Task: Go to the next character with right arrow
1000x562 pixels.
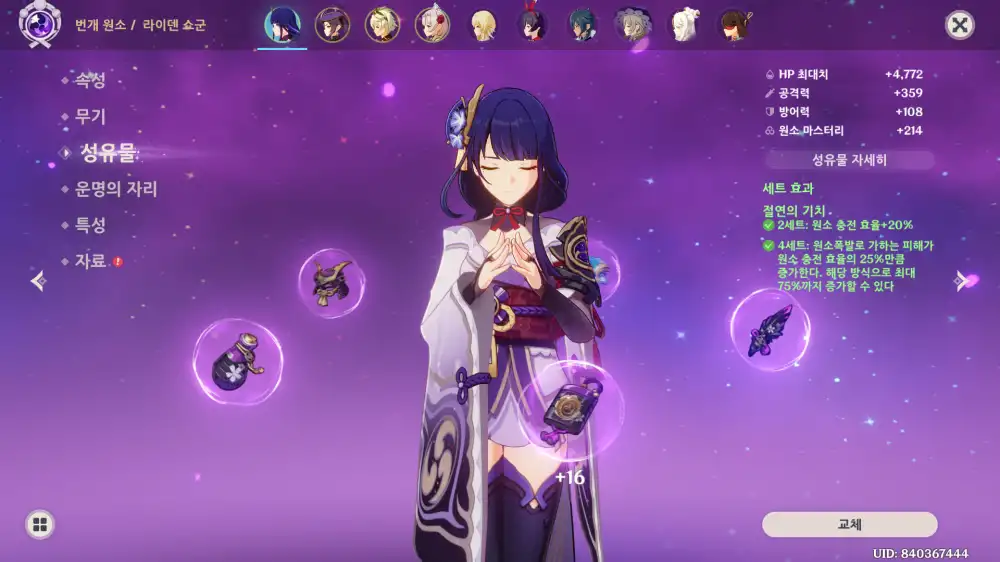Action: (961, 281)
